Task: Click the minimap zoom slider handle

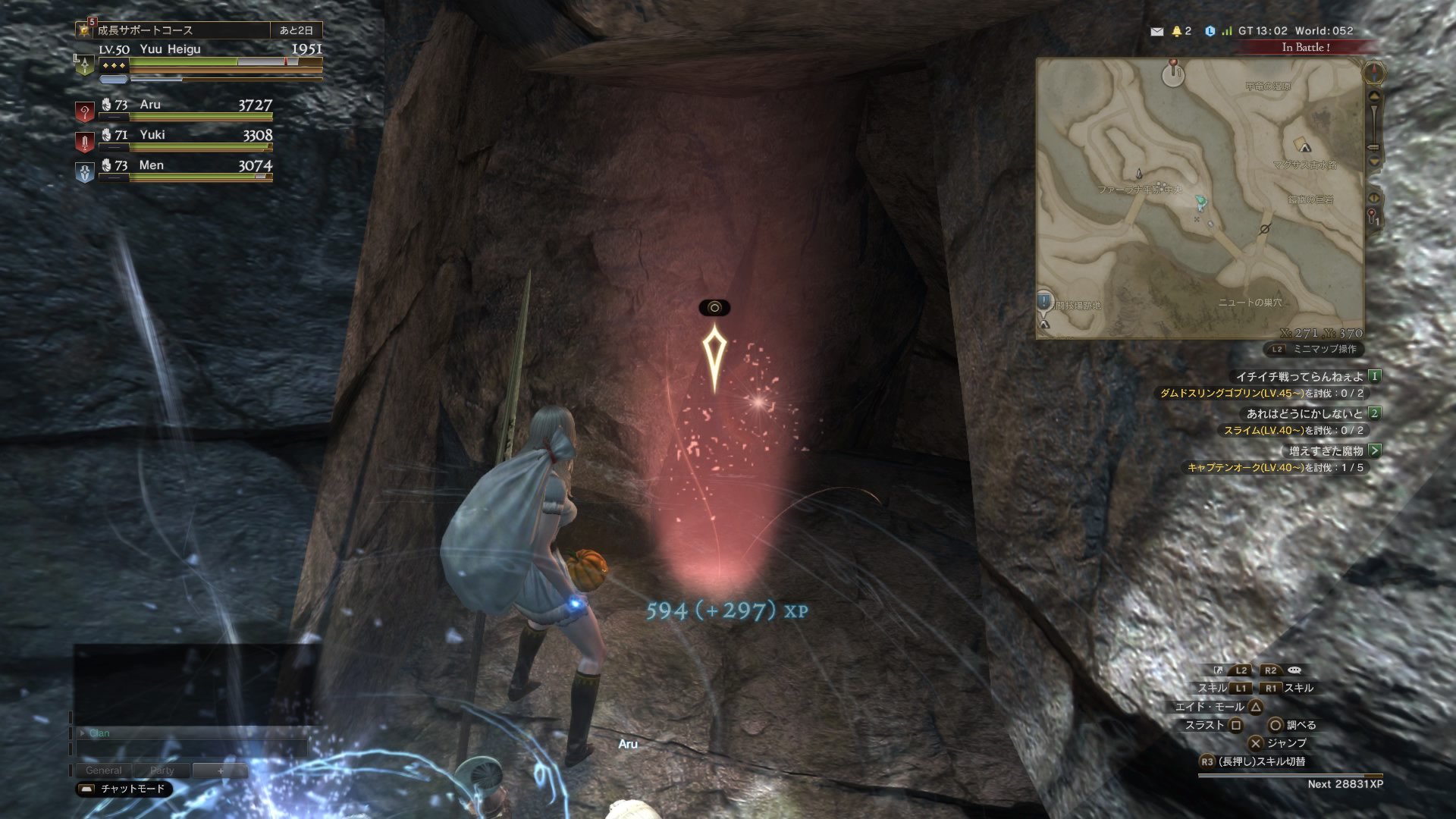Action: (1373, 146)
